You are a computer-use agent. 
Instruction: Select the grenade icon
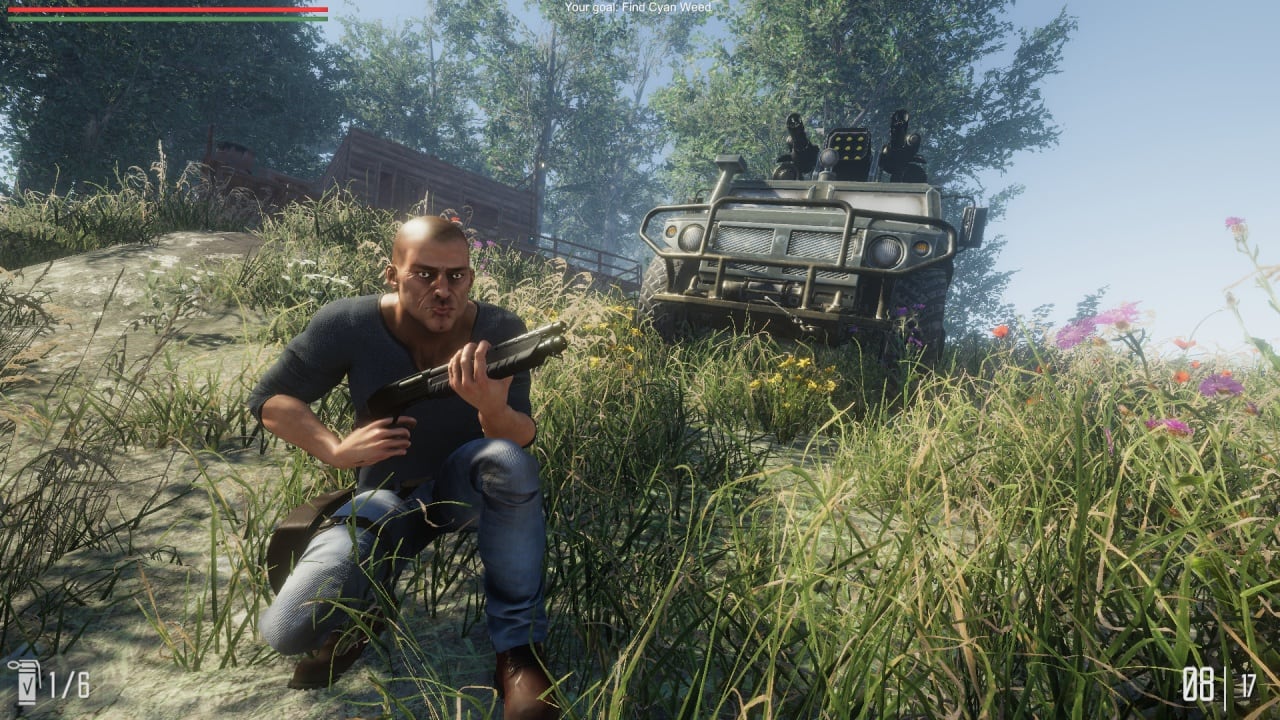click(x=22, y=683)
